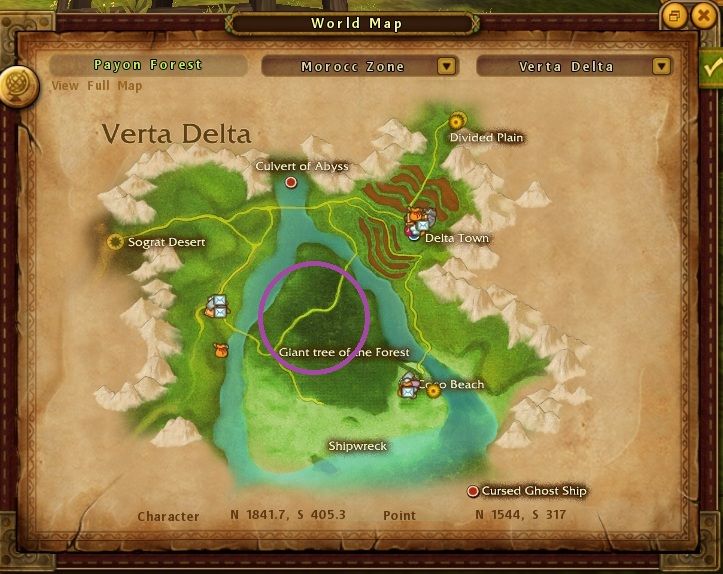Select the Shipwreck location label
Viewport: 723px width, 574px height.
(x=357, y=446)
